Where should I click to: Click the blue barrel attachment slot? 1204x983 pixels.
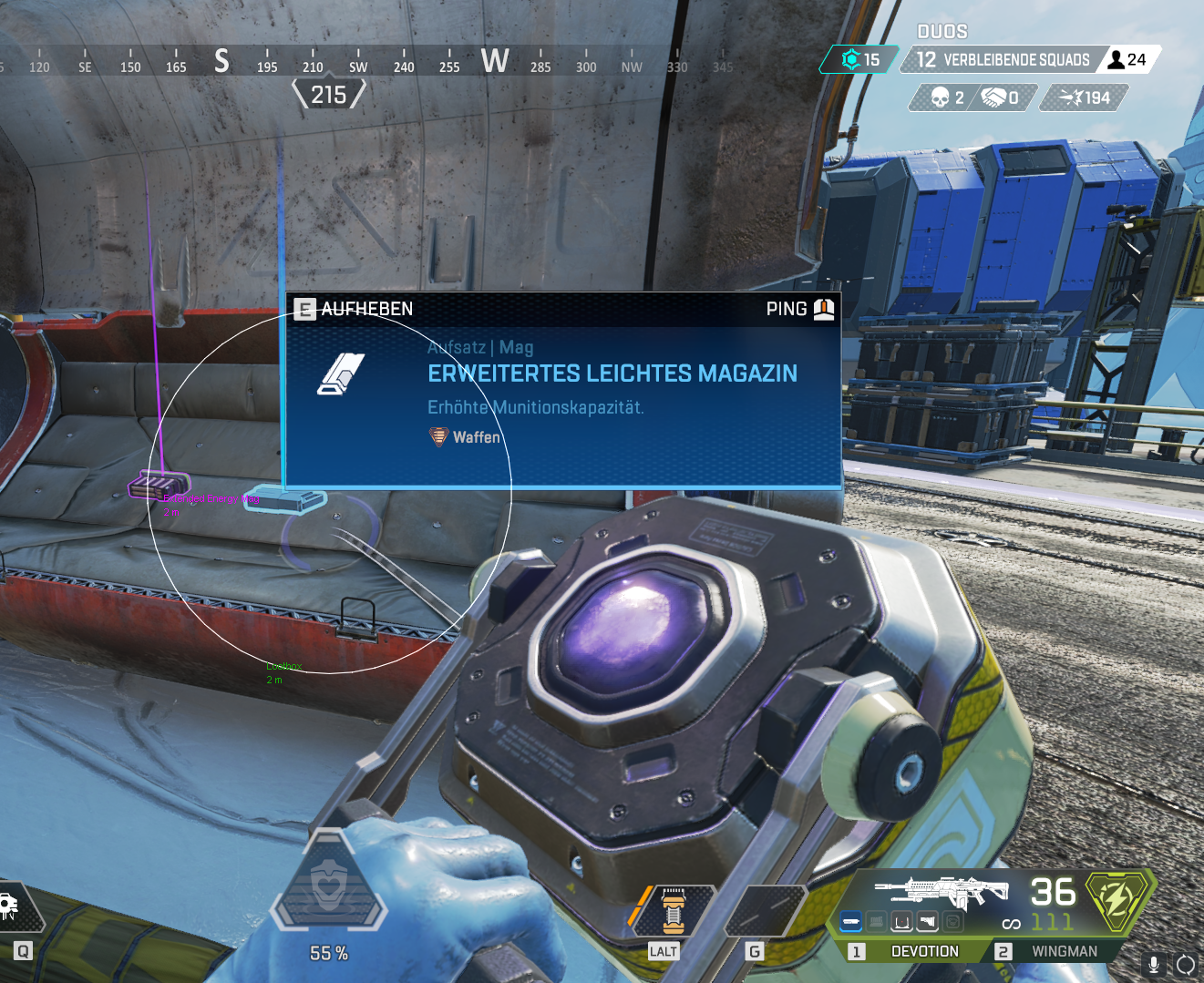point(850,923)
